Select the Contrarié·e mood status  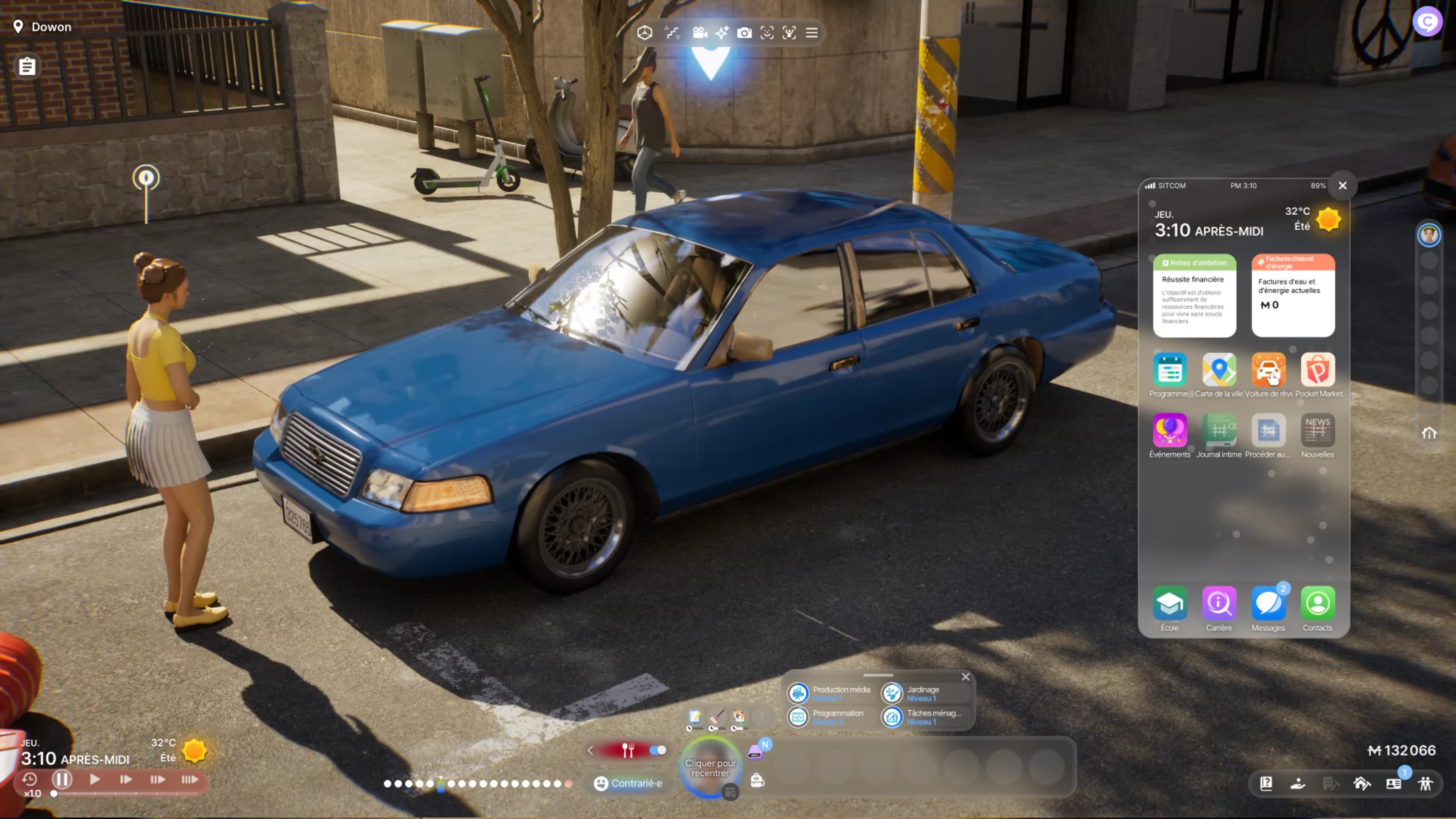(628, 783)
